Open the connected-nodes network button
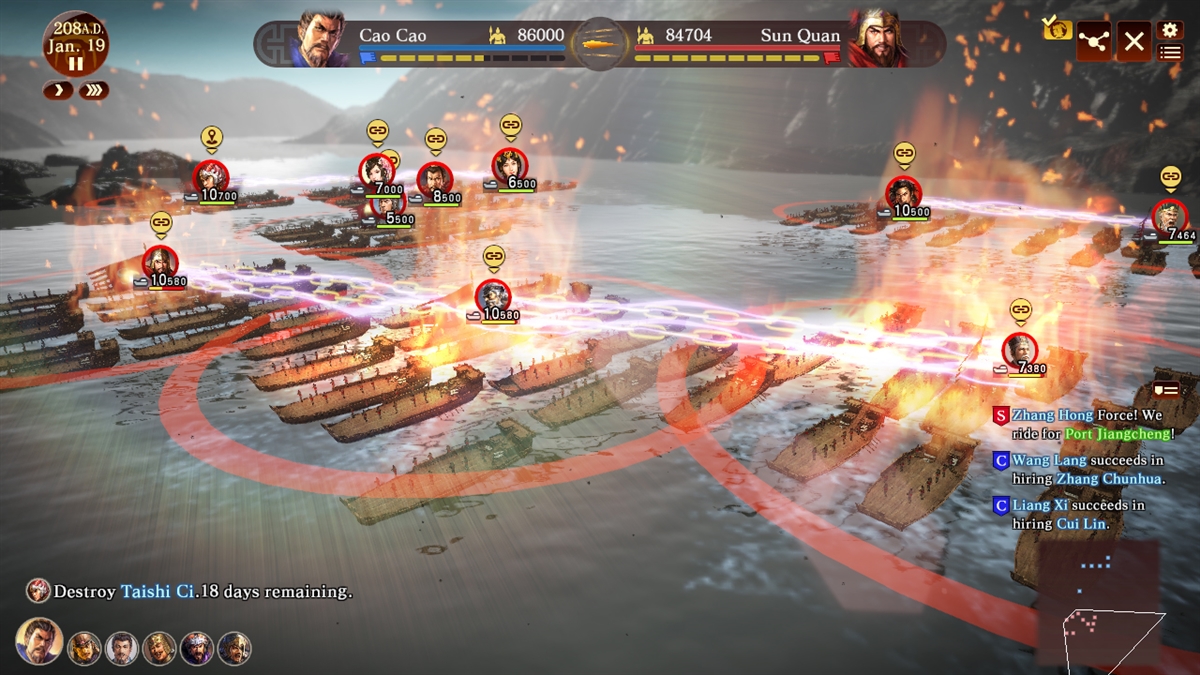Screen dimensions: 1200x675 point(1093,42)
